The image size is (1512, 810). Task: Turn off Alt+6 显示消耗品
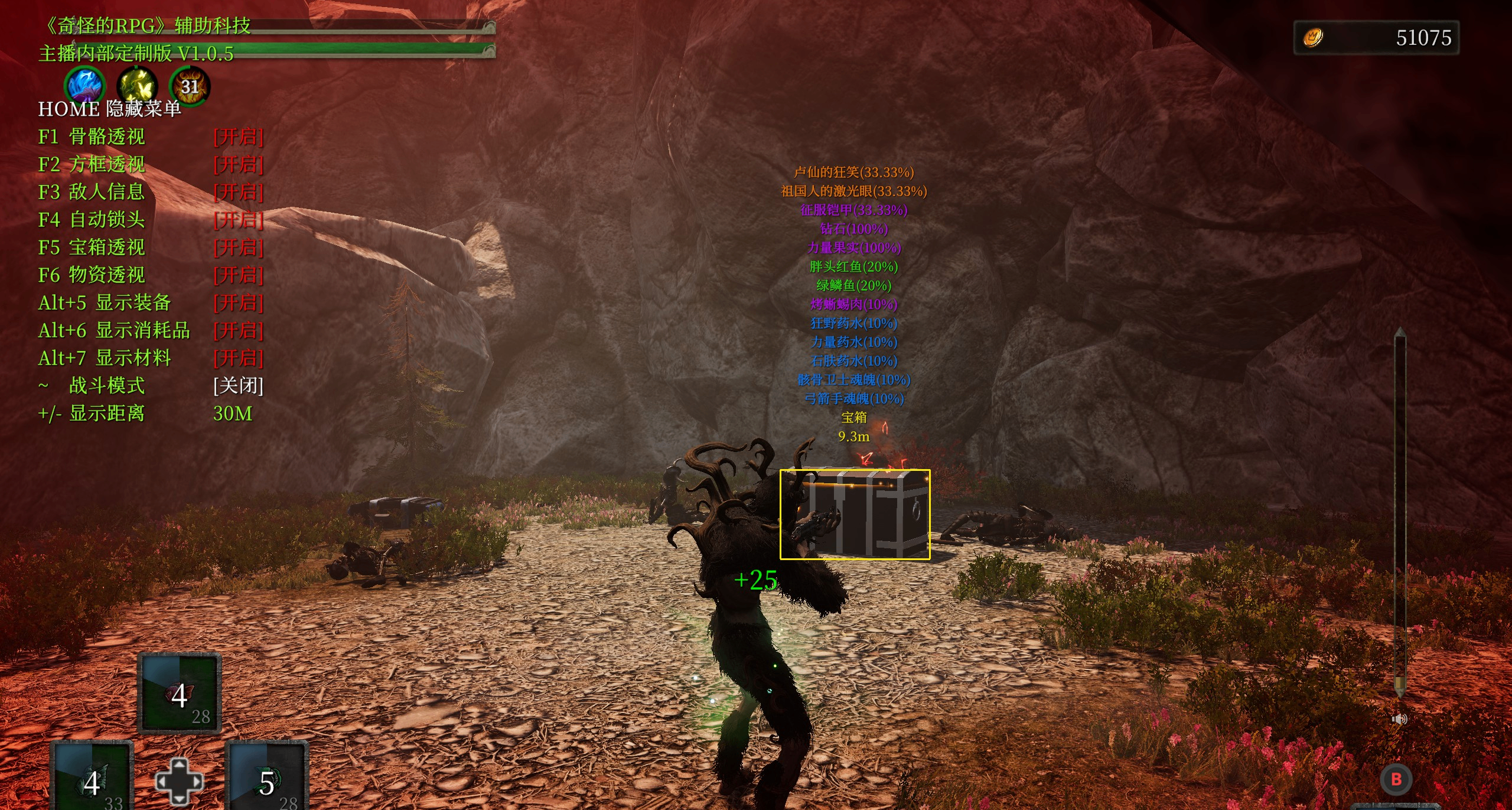click(x=238, y=330)
